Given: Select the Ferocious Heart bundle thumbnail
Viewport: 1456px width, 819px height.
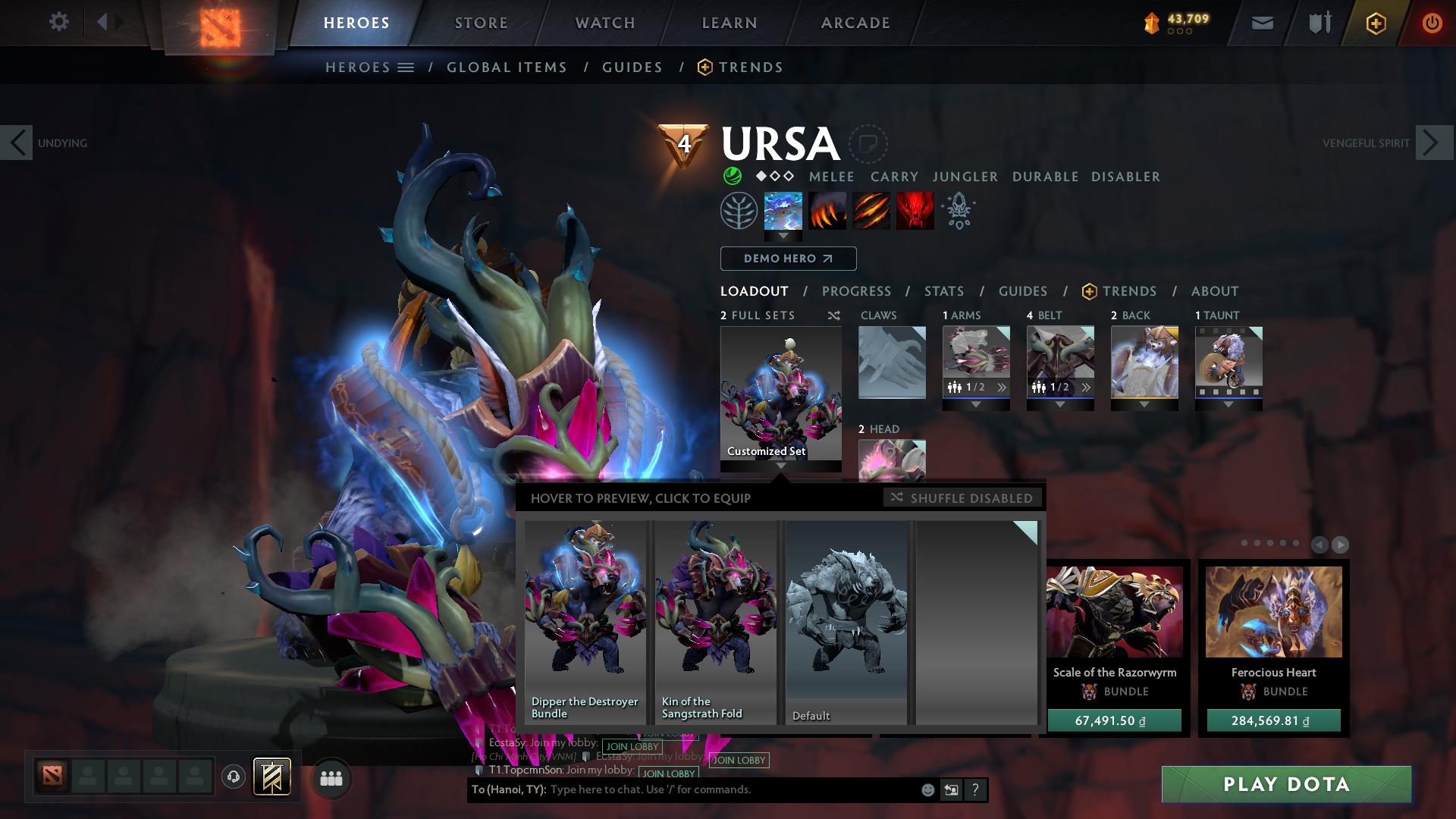Looking at the screenshot, I should 1272,613.
